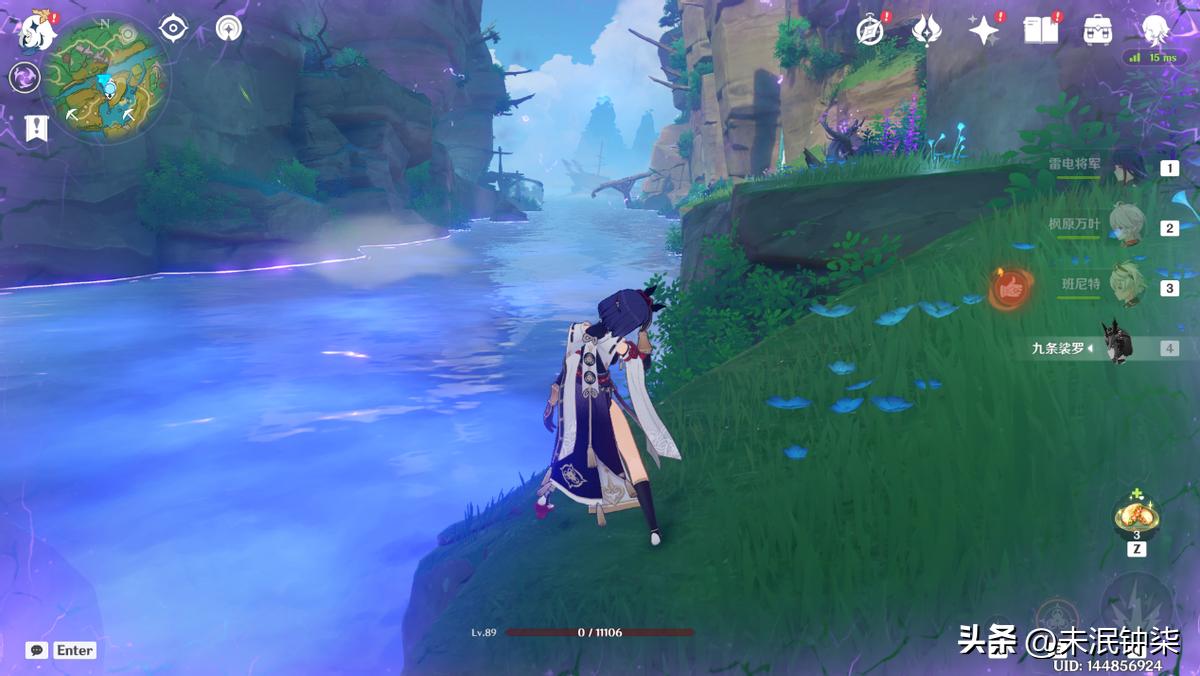Open the character screen head icon
Image resolution: width=1200 pixels, height=676 pixels.
pos(1156,30)
